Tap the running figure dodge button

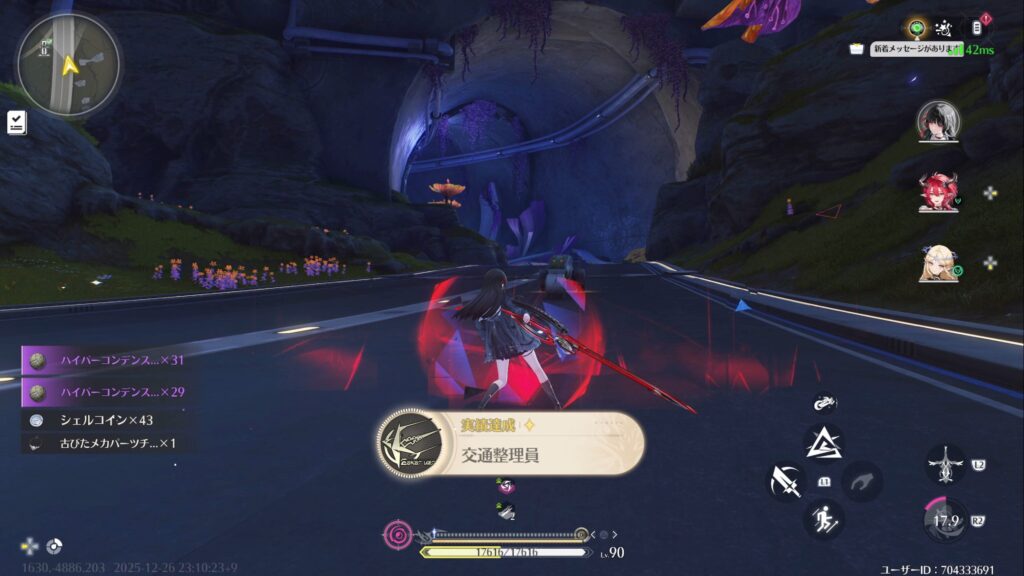pyautogui.click(x=824, y=519)
